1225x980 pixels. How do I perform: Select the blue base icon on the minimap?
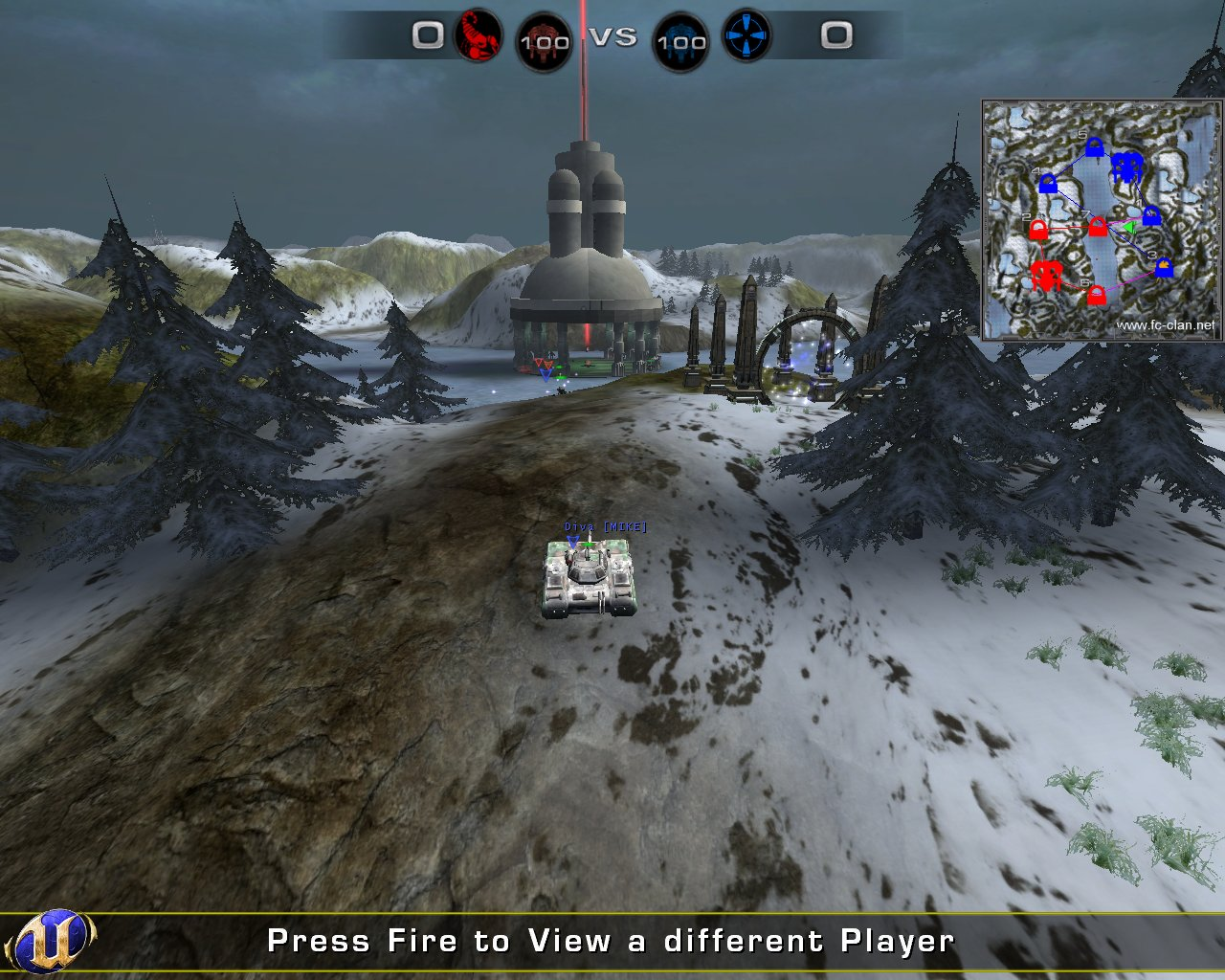(x=1126, y=167)
